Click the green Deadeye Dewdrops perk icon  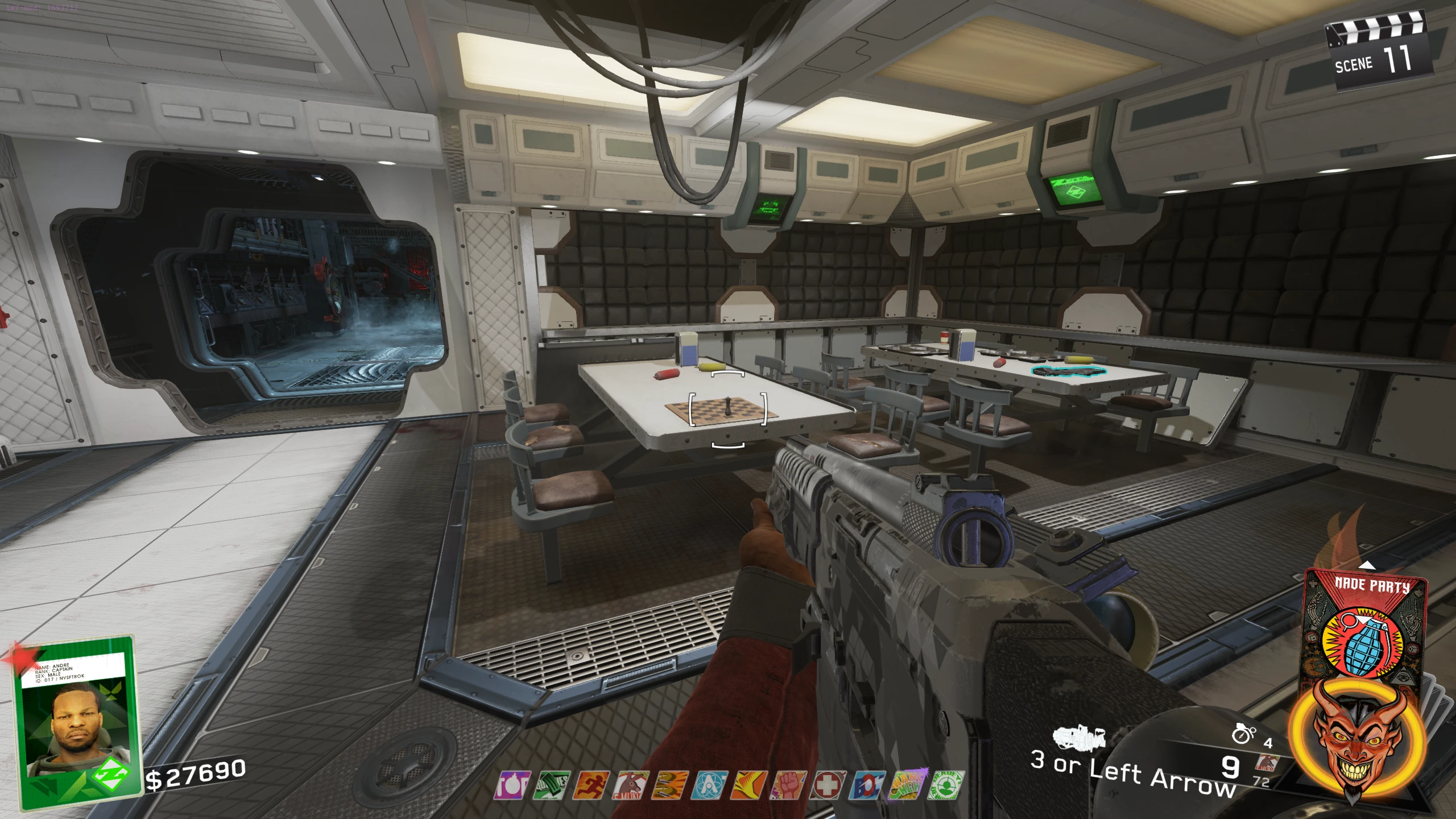click(x=946, y=785)
